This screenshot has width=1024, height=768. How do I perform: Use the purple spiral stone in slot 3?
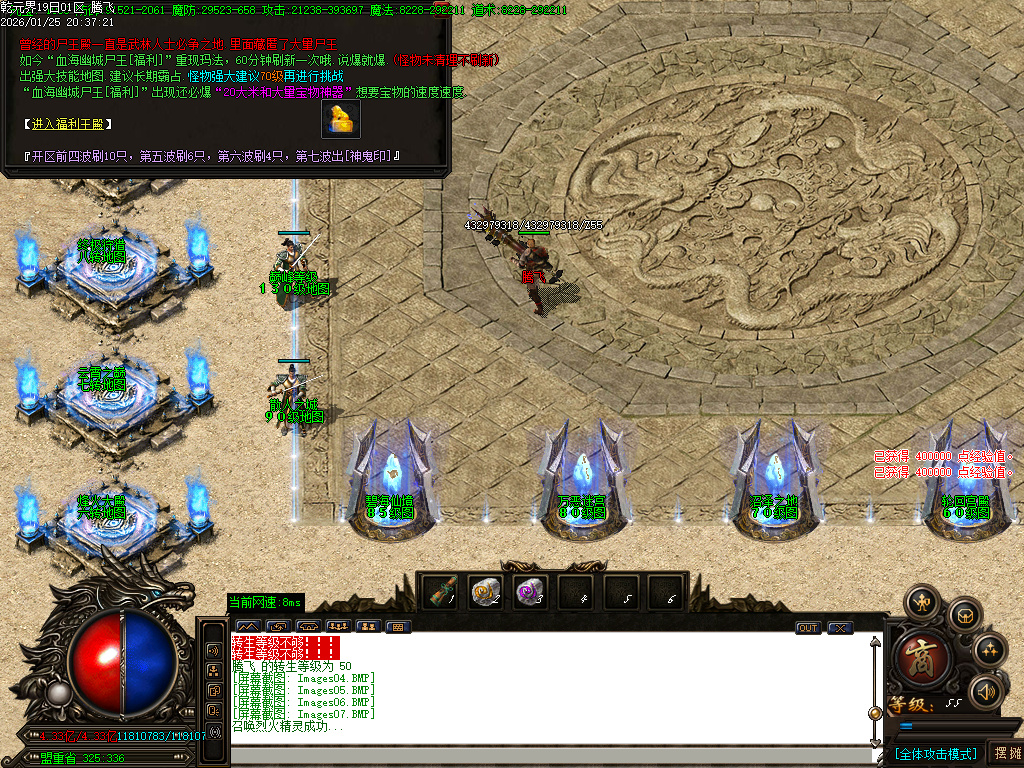point(530,593)
